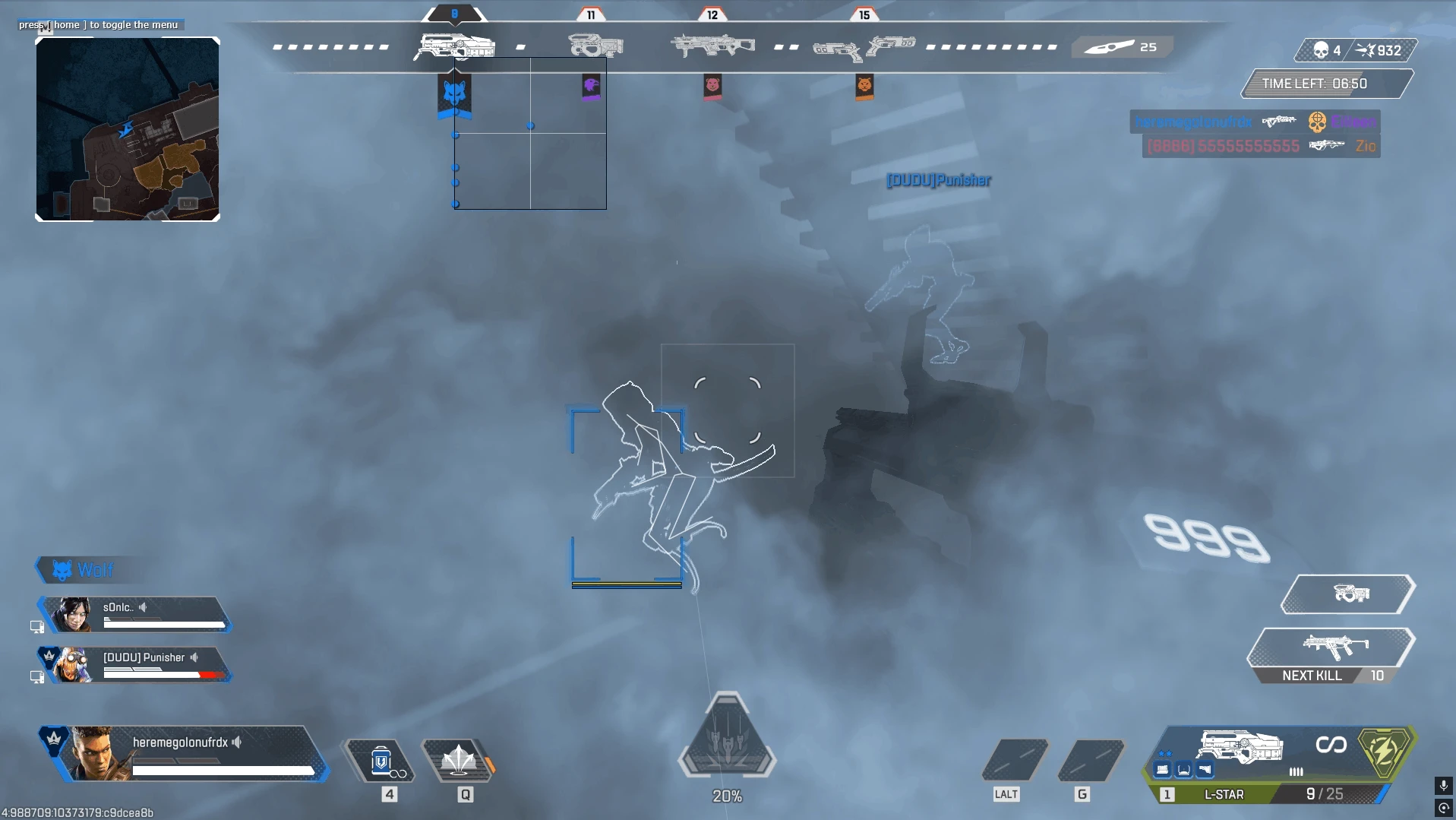The height and width of the screenshot is (820, 1456).
Task: Select the shield cell consumable slot
Action: (381, 760)
